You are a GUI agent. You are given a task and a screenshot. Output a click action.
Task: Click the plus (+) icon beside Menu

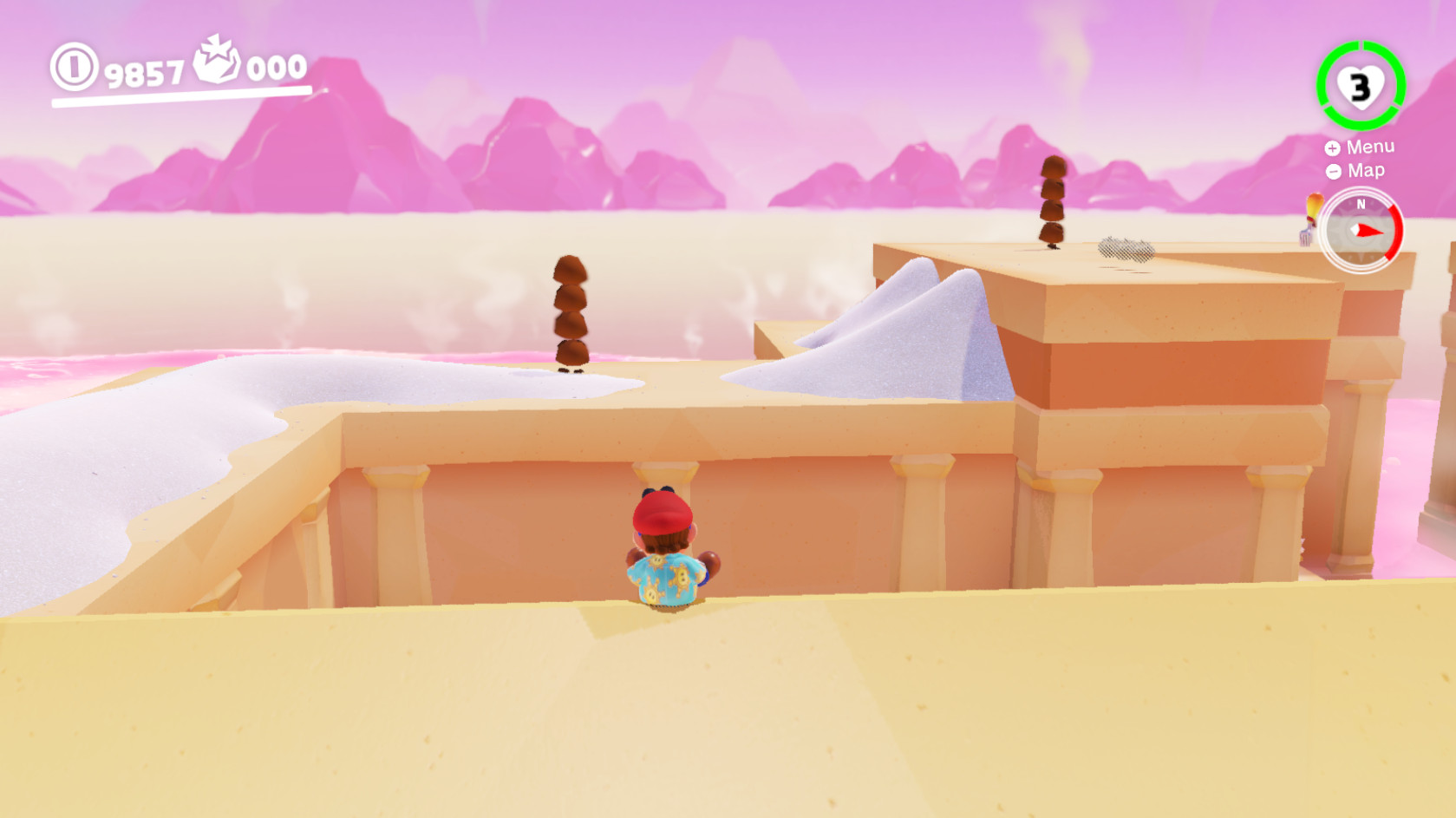(x=1333, y=147)
